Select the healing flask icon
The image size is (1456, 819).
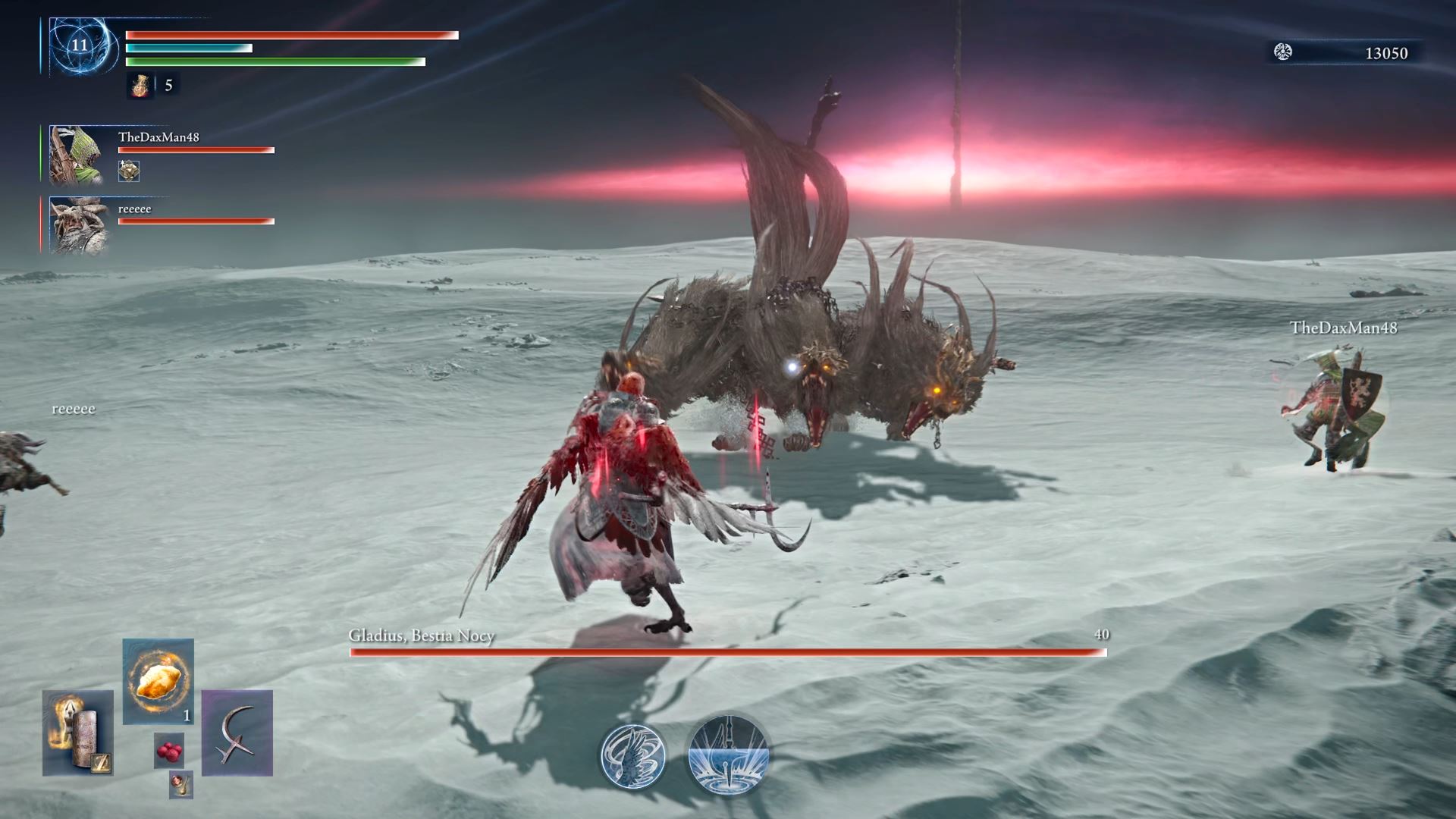tap(140, 86)
